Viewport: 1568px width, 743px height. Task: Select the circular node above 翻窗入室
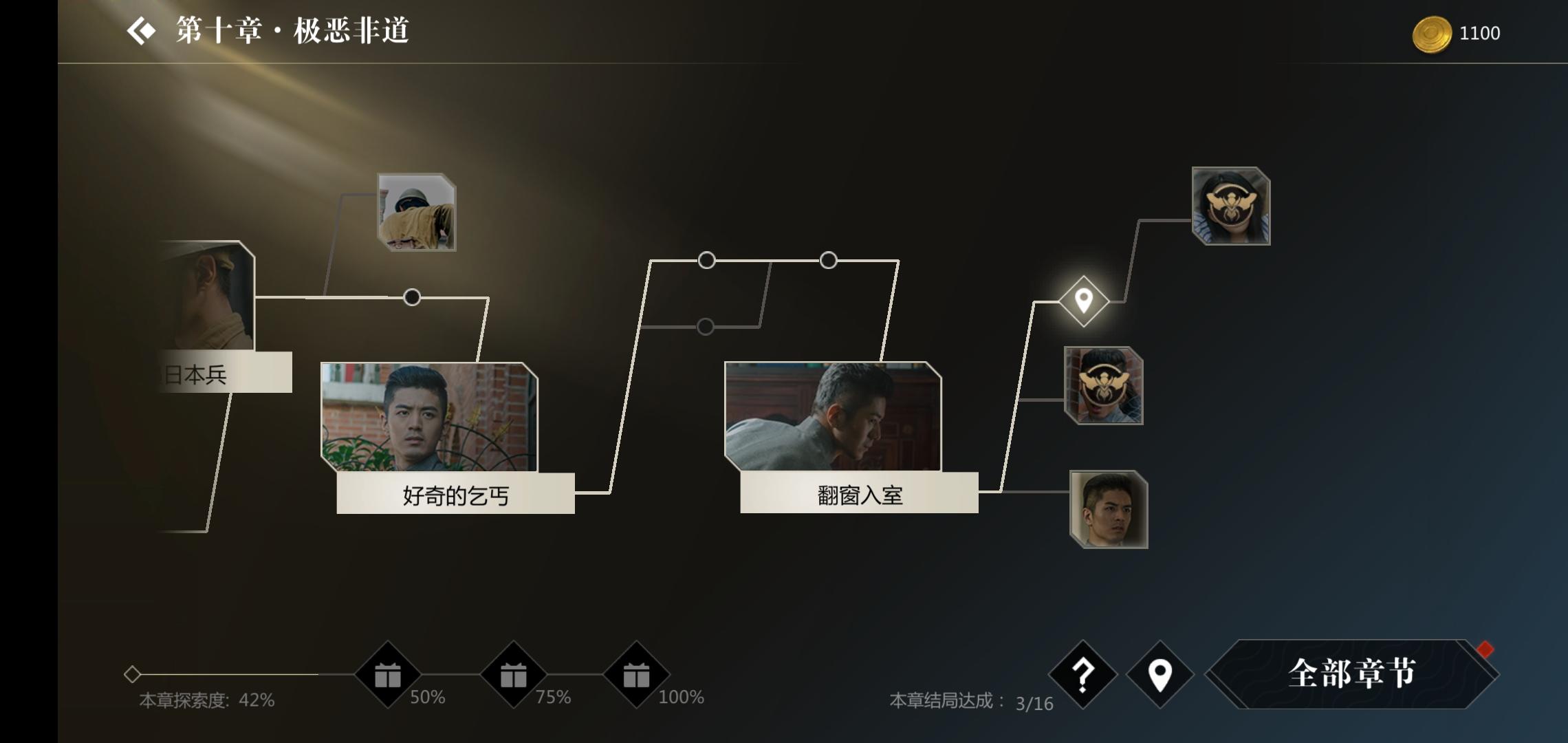(829, 259)
